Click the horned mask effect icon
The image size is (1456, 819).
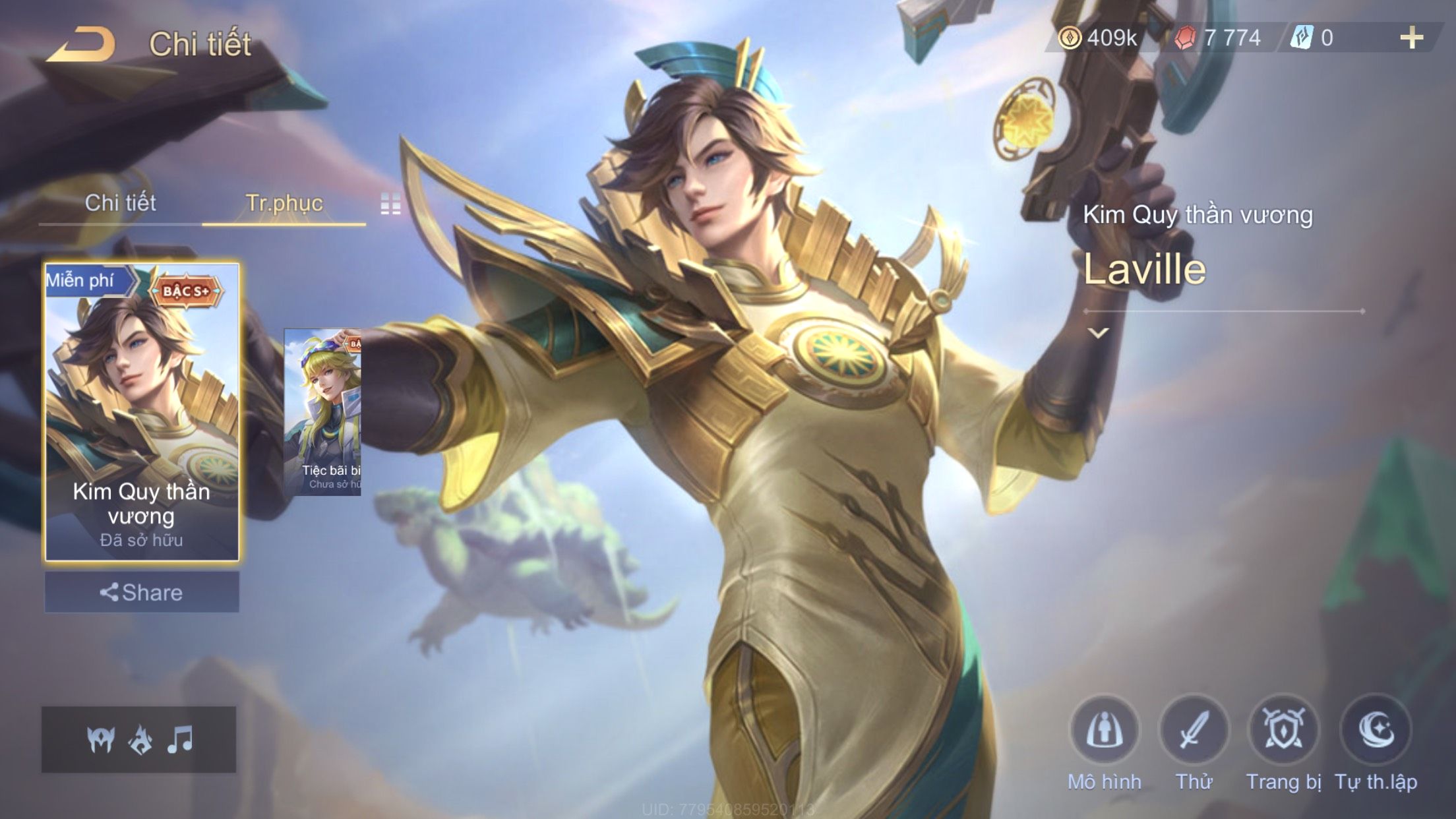point(101,740)
